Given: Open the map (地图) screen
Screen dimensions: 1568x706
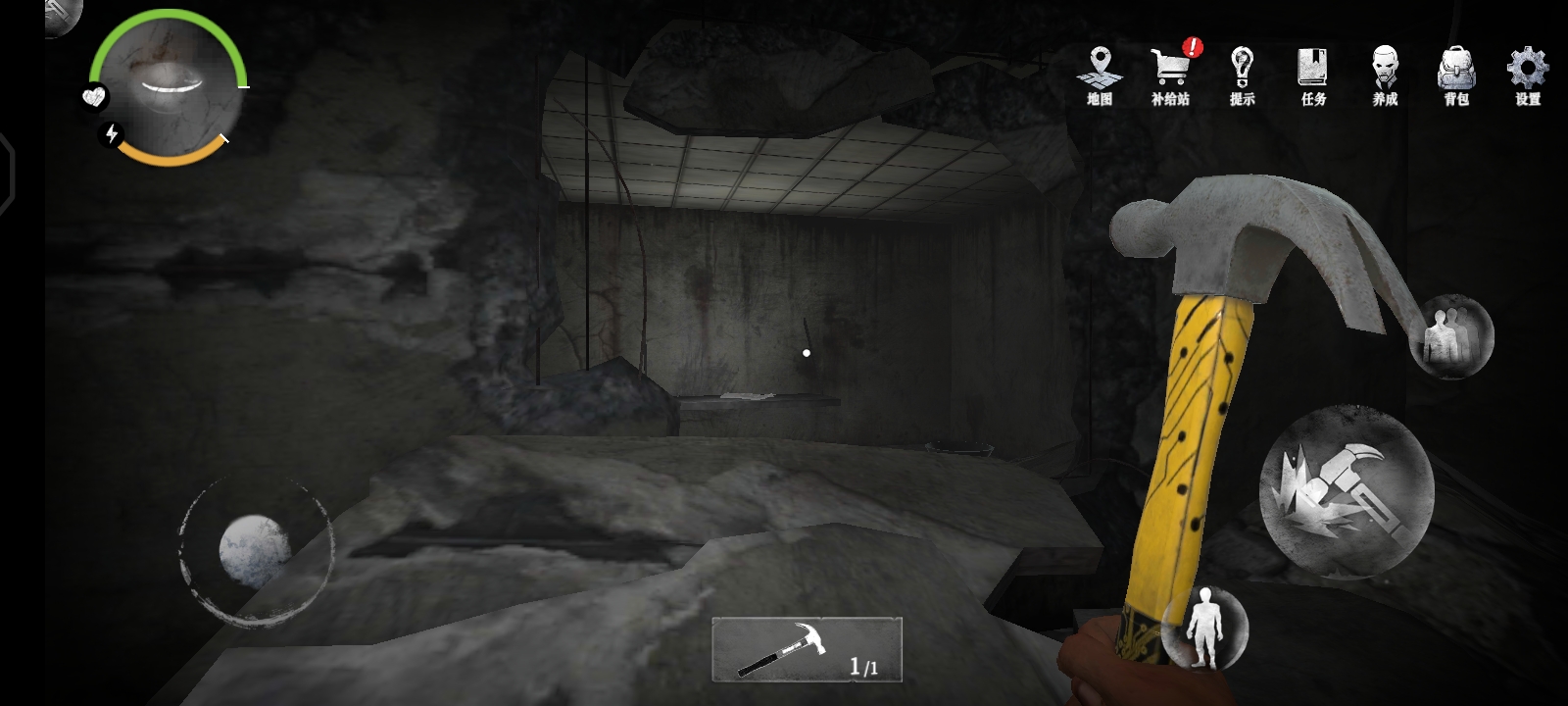Looking at the screenshot, I should click(1100, 76).
